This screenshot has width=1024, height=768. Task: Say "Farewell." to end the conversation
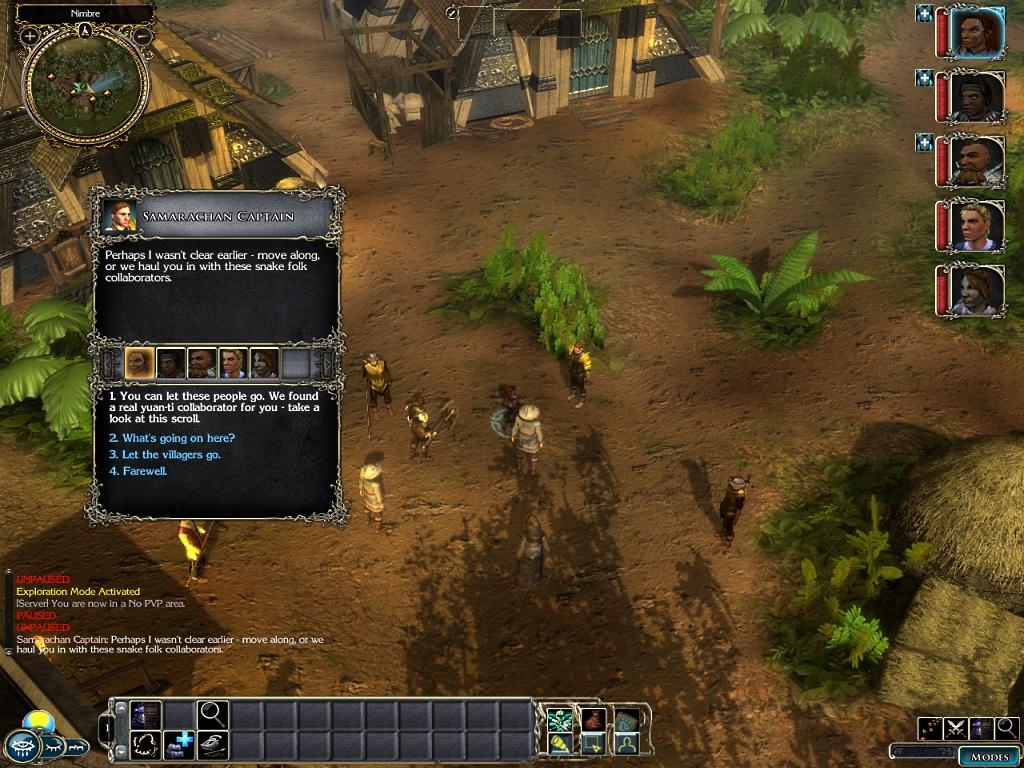[x=144, y=471]
